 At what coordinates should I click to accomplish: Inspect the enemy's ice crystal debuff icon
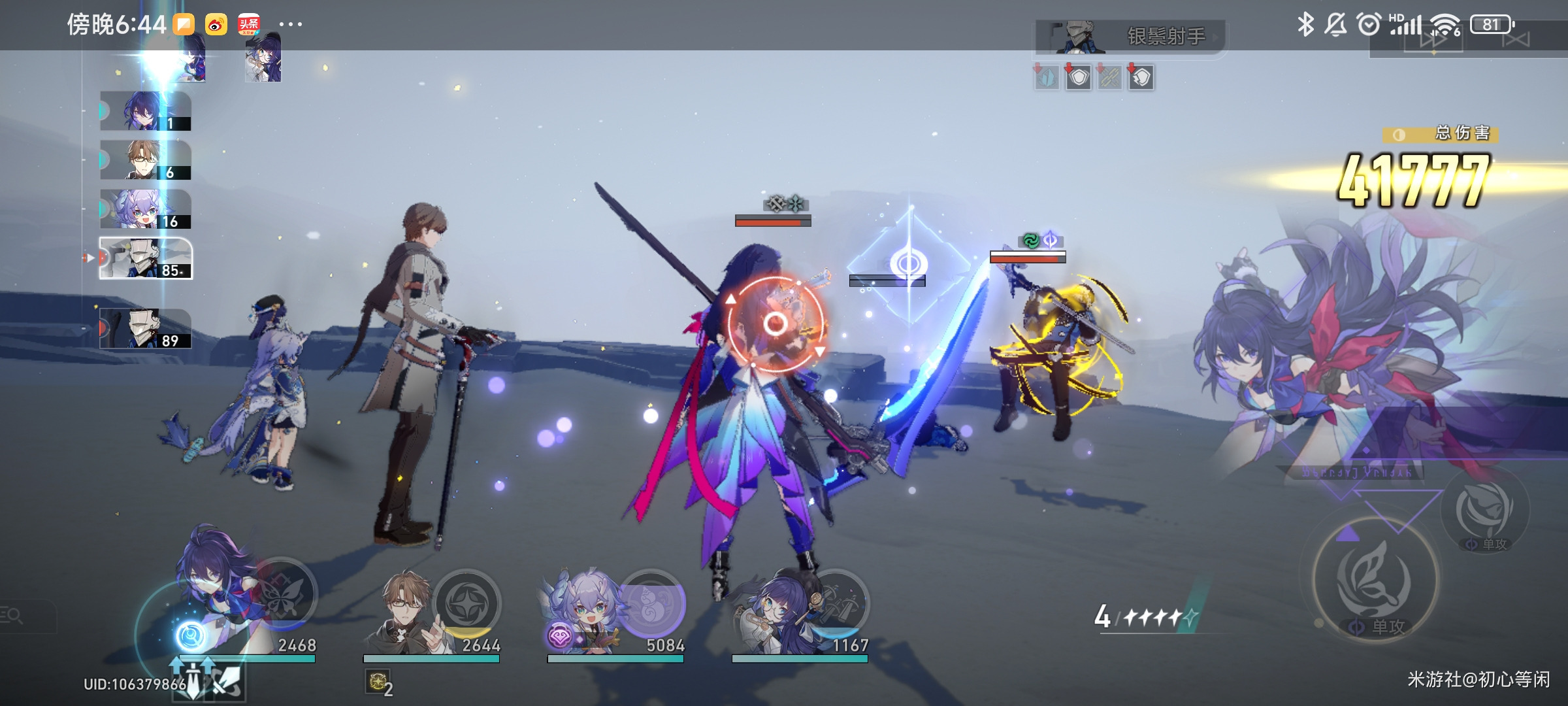[1047, 78]
